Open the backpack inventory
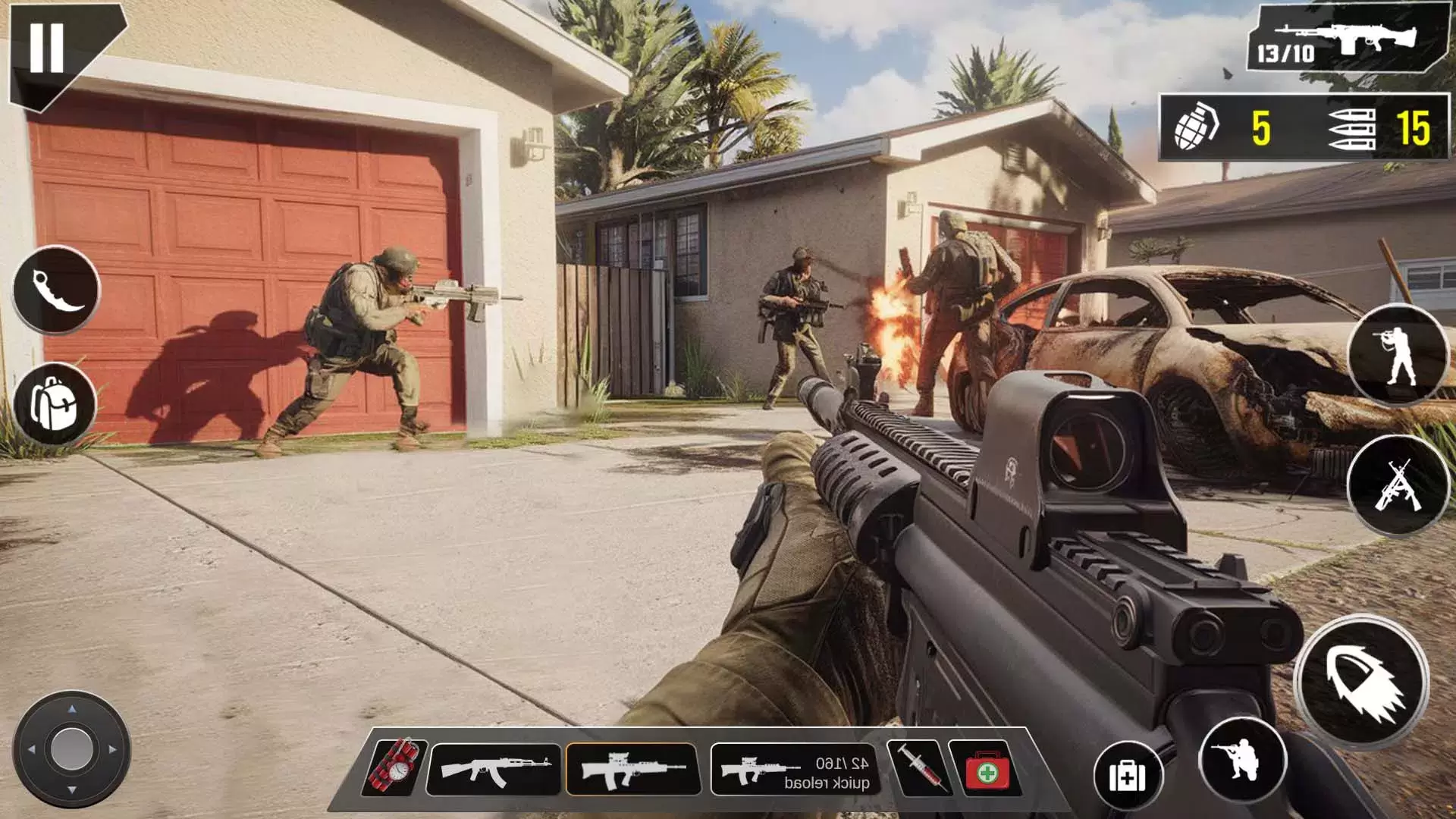Screen dimensions: 1456x819 click(x=55, y=404)
